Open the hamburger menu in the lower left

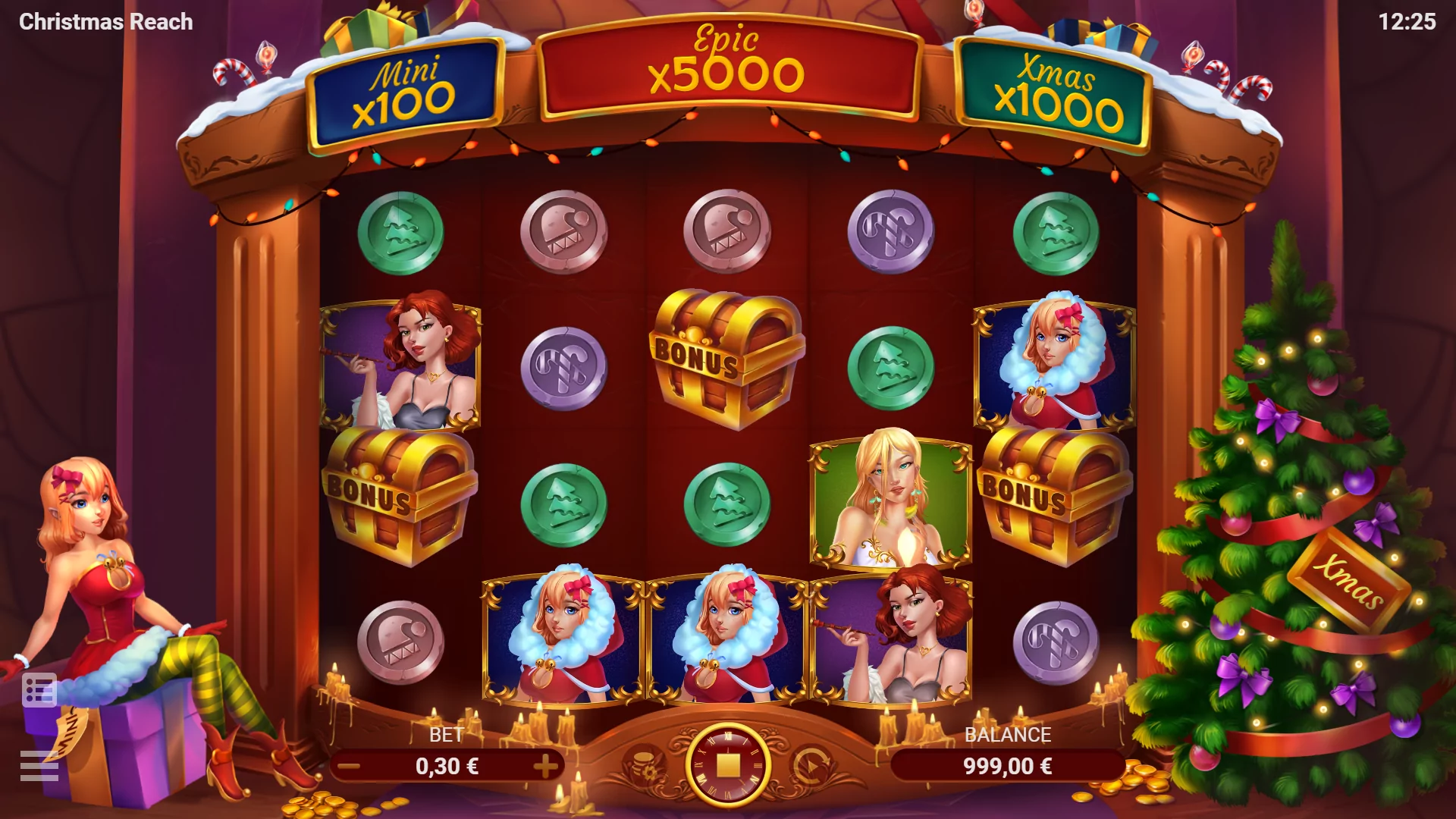tap(39, 766)
